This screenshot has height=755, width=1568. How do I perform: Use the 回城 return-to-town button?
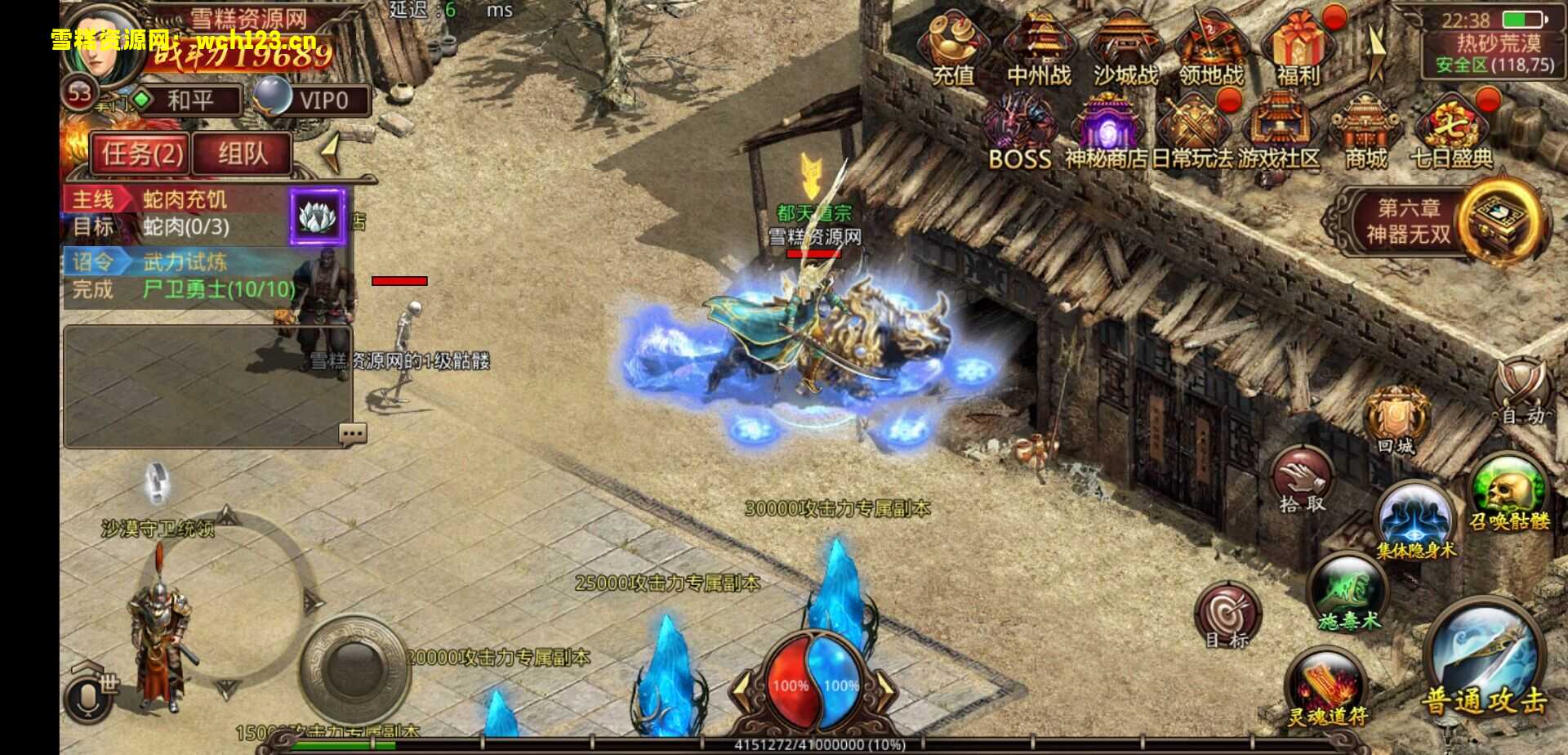tap(1396, 421)
